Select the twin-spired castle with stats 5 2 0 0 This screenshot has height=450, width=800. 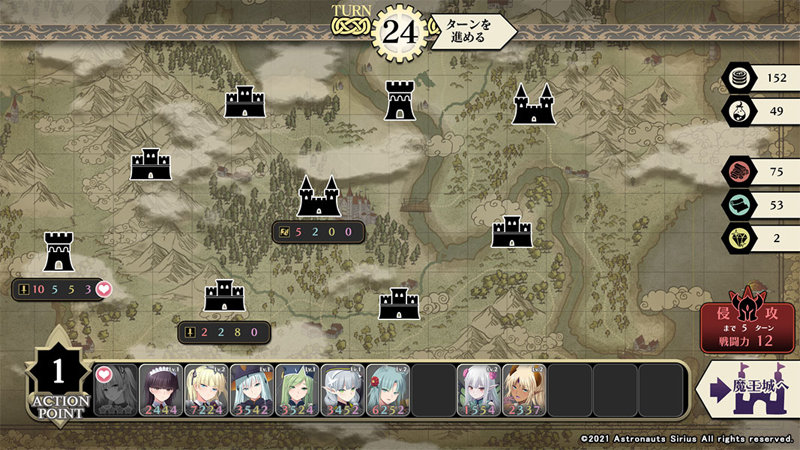318,196
